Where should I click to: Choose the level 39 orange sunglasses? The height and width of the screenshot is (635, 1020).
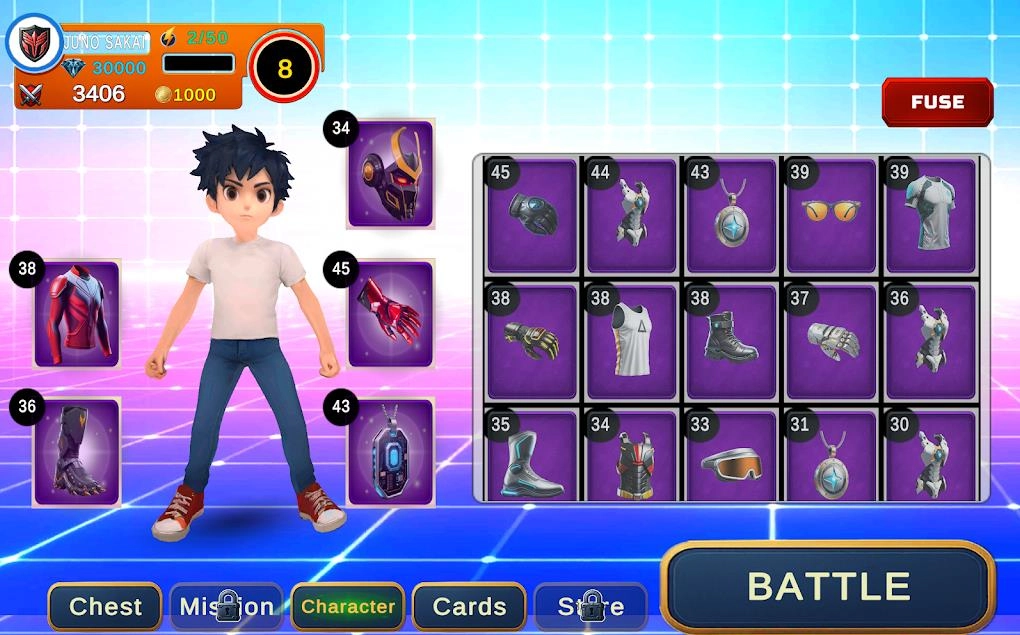click(831, 216)
